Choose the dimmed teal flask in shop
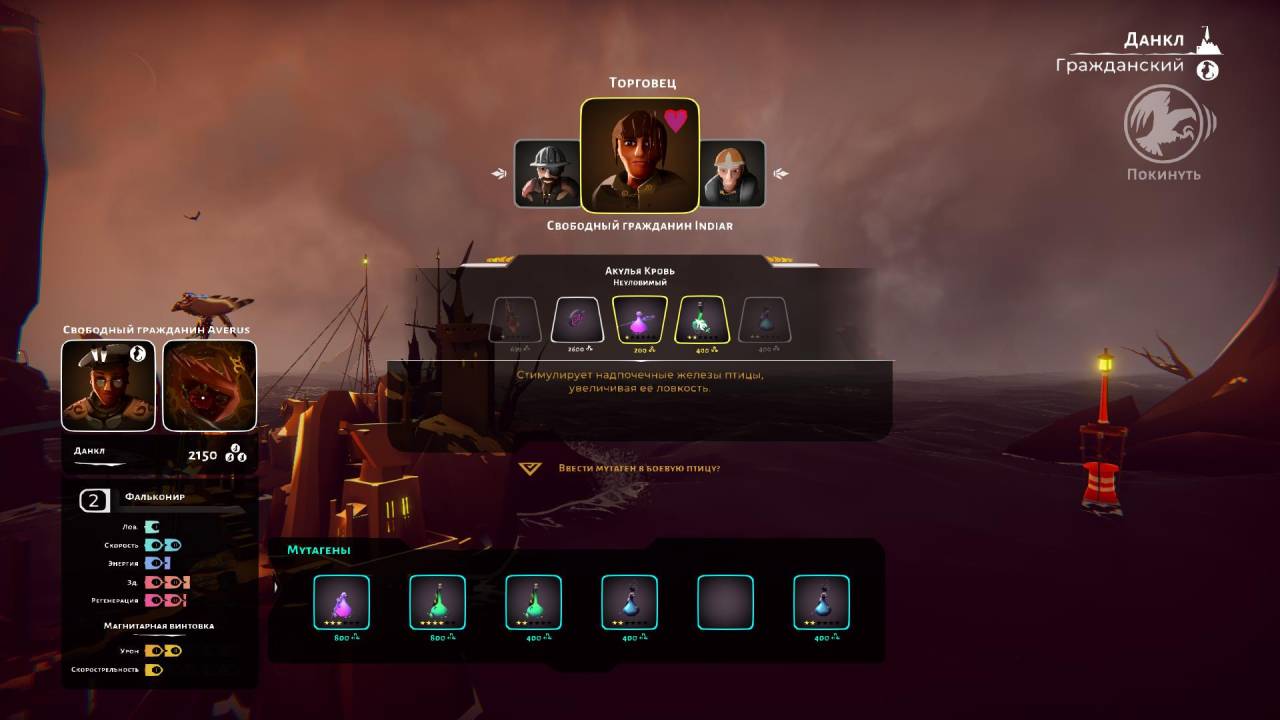 coord(764,320)
